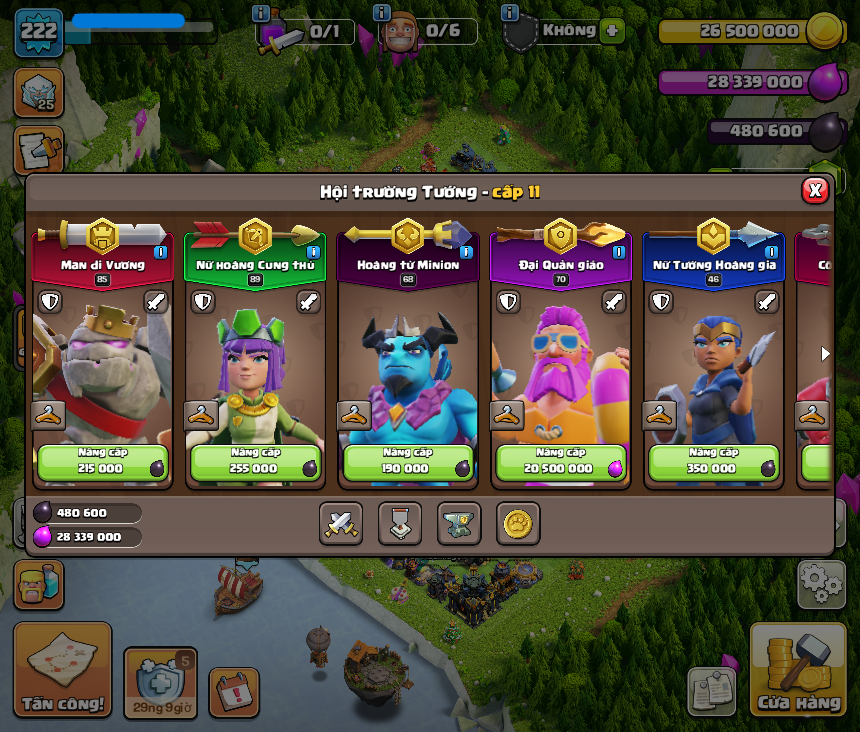The width and height of the screenshot is (860, 732).
Task: Show next heroes with the right arrow
Action: point(825,354)
